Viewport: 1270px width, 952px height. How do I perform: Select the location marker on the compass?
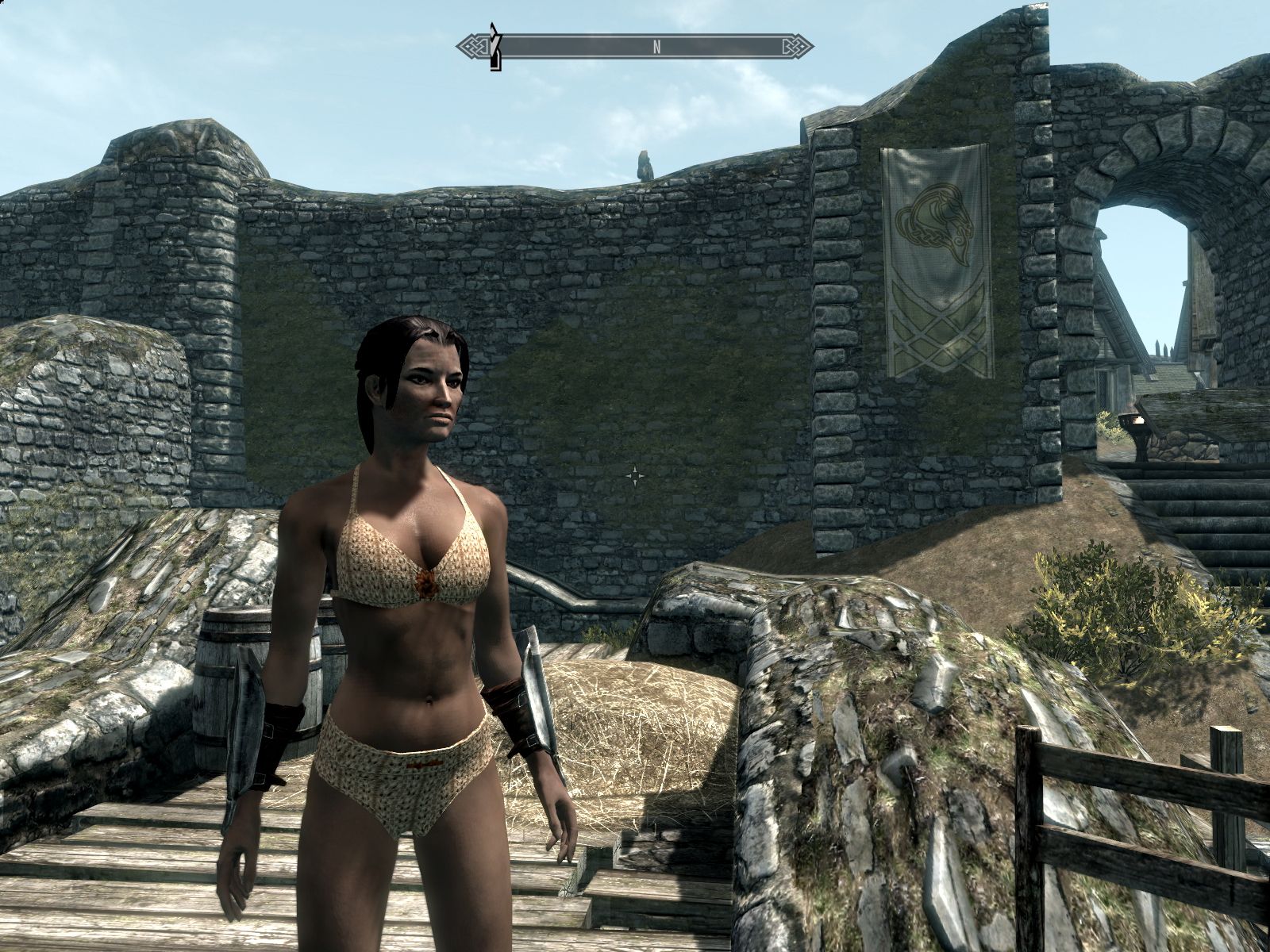pos(496,48)
